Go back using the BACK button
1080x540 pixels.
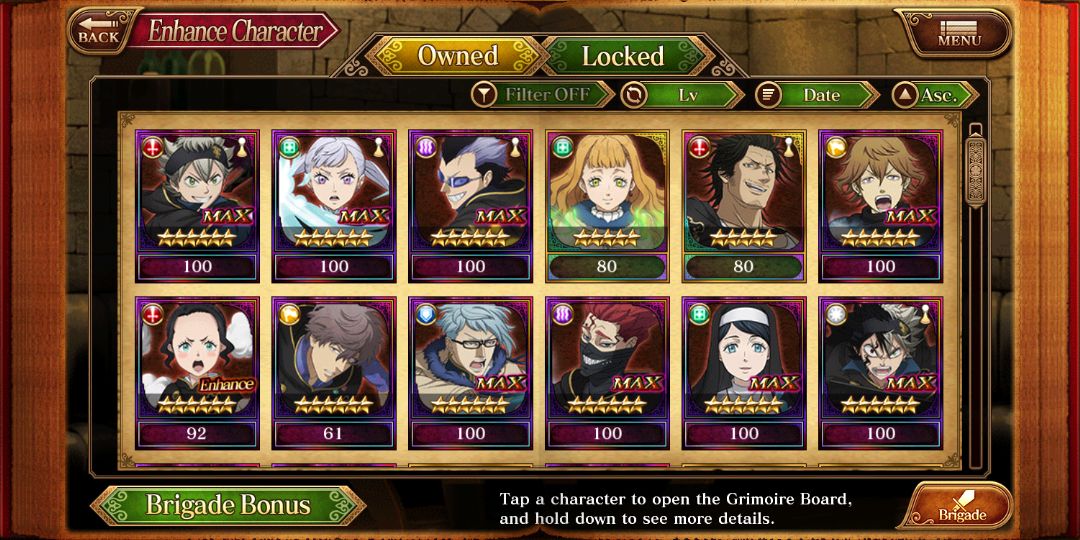pos(98,30)
